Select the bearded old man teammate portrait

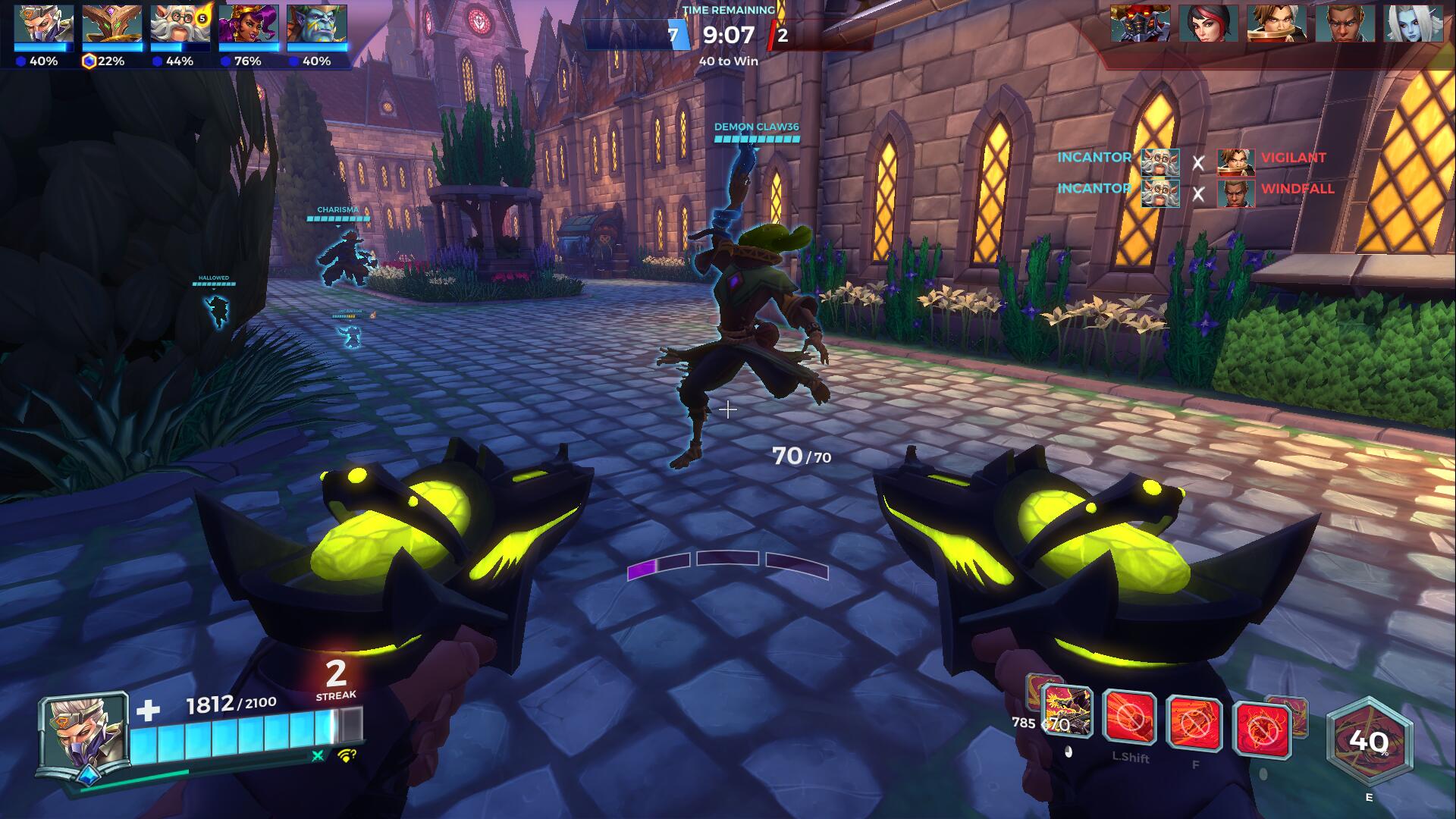point(180,24)
